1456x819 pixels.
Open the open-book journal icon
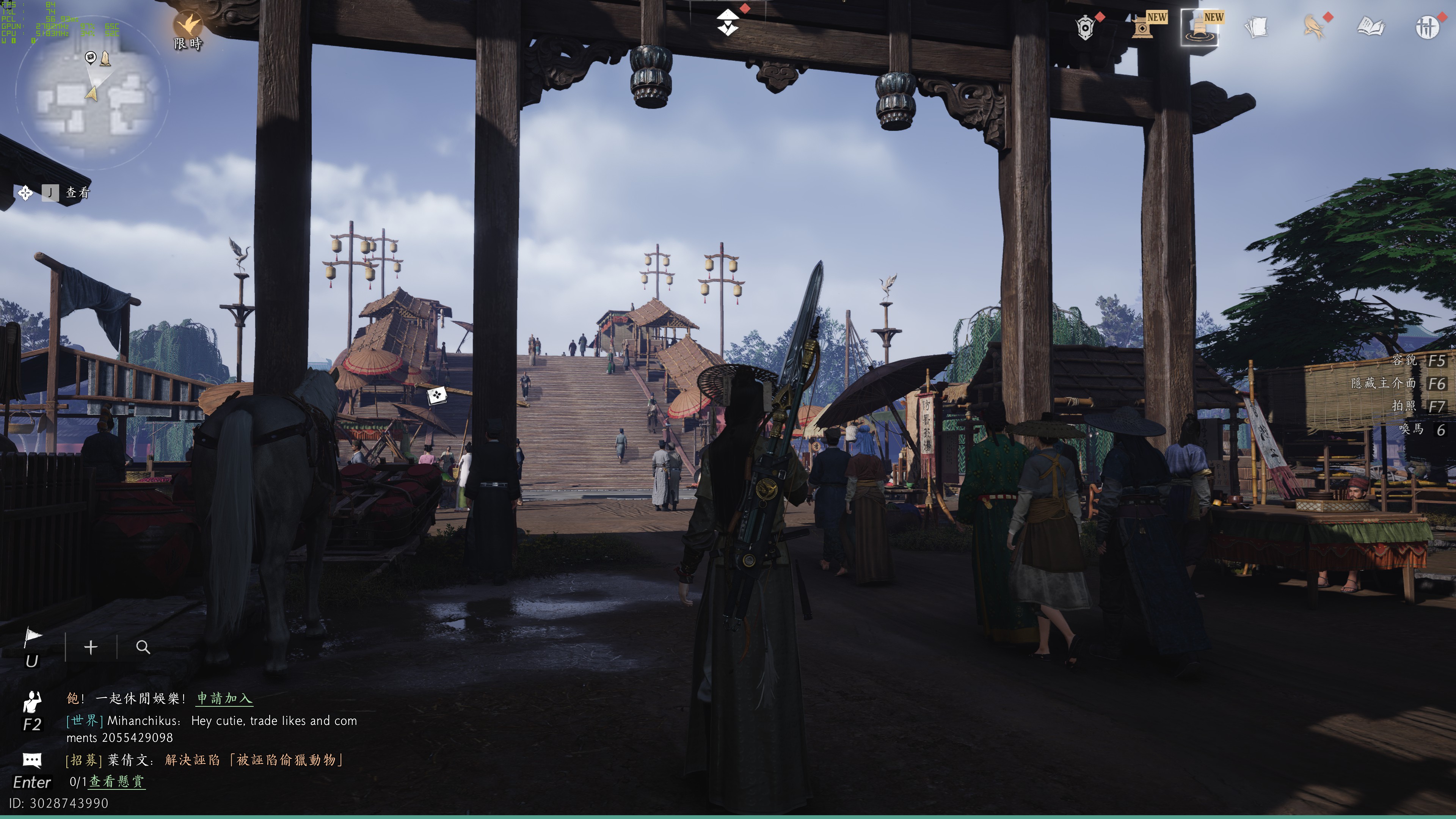pyautogui.click(x=1371, y=27)
